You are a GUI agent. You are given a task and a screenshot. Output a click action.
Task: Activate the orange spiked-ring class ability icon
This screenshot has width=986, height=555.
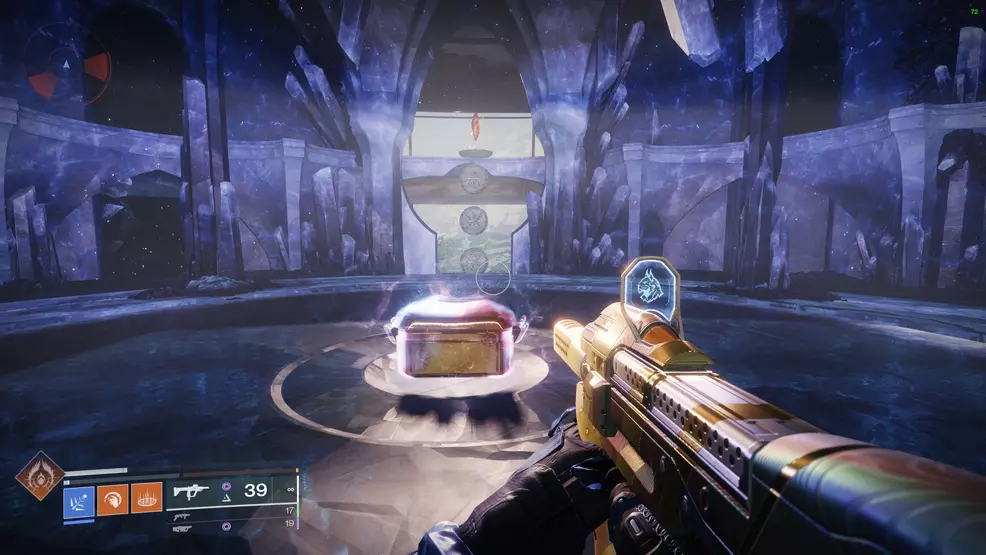[x=147, y=498]
